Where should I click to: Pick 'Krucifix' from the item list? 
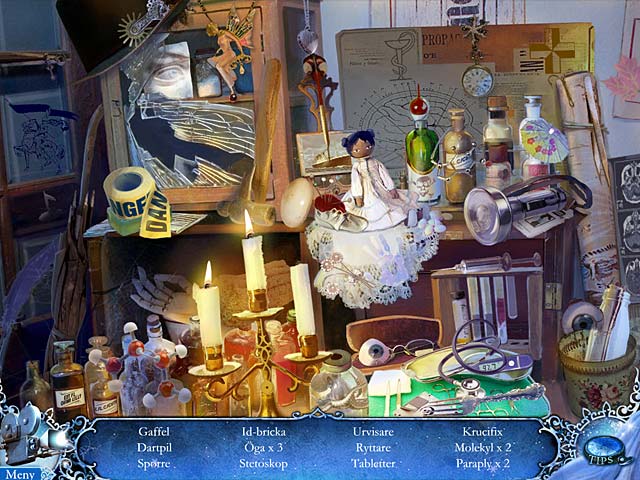pyautogui.click(x=483, y=431)
